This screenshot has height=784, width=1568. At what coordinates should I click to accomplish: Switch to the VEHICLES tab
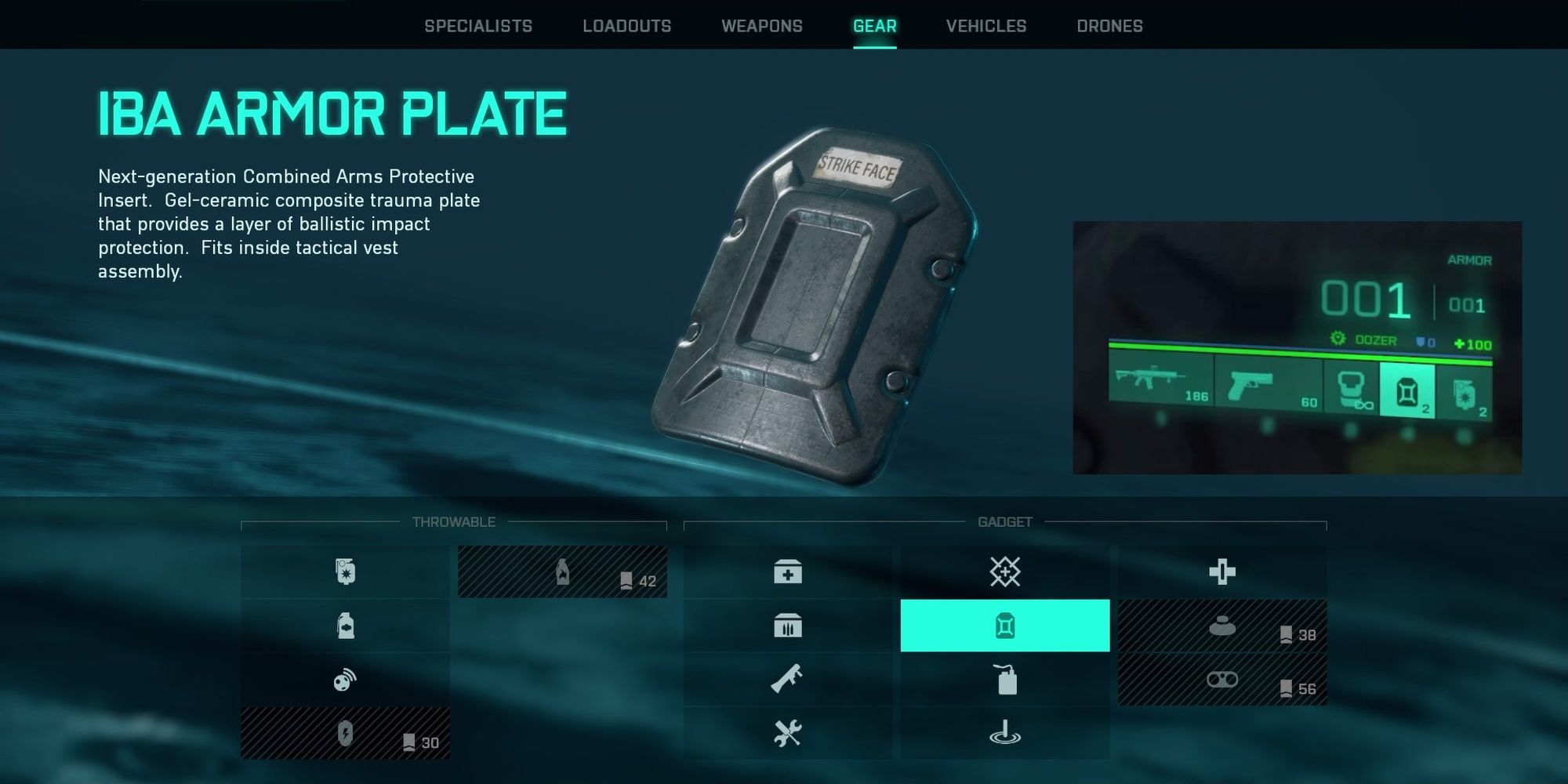tap(985, 26)
